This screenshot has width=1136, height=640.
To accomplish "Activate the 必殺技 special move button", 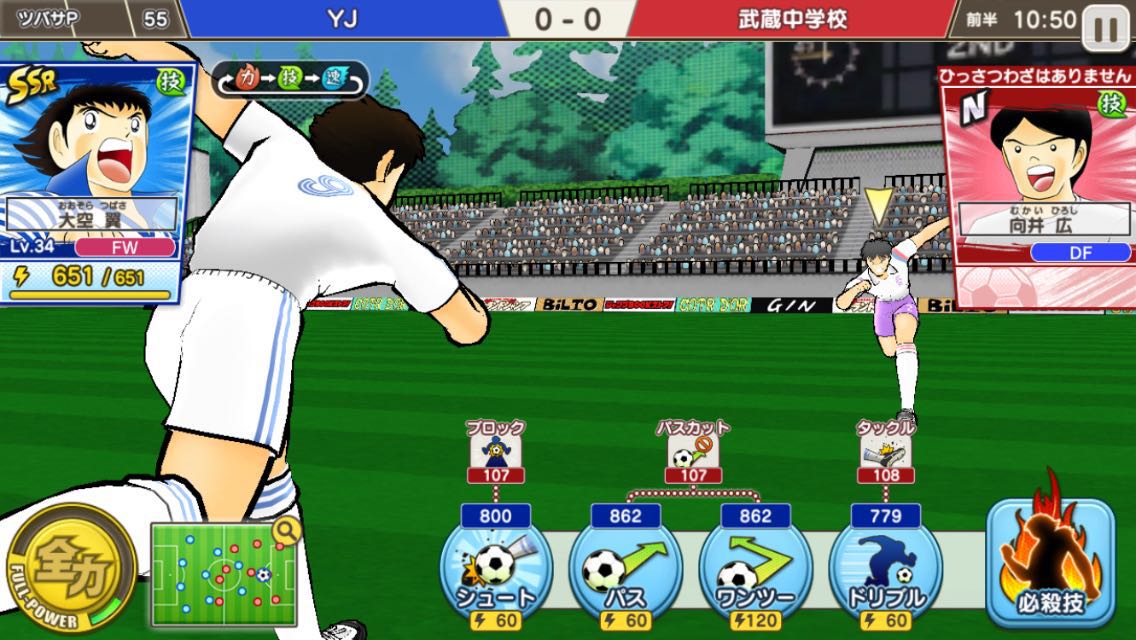I will point(1050,558).
